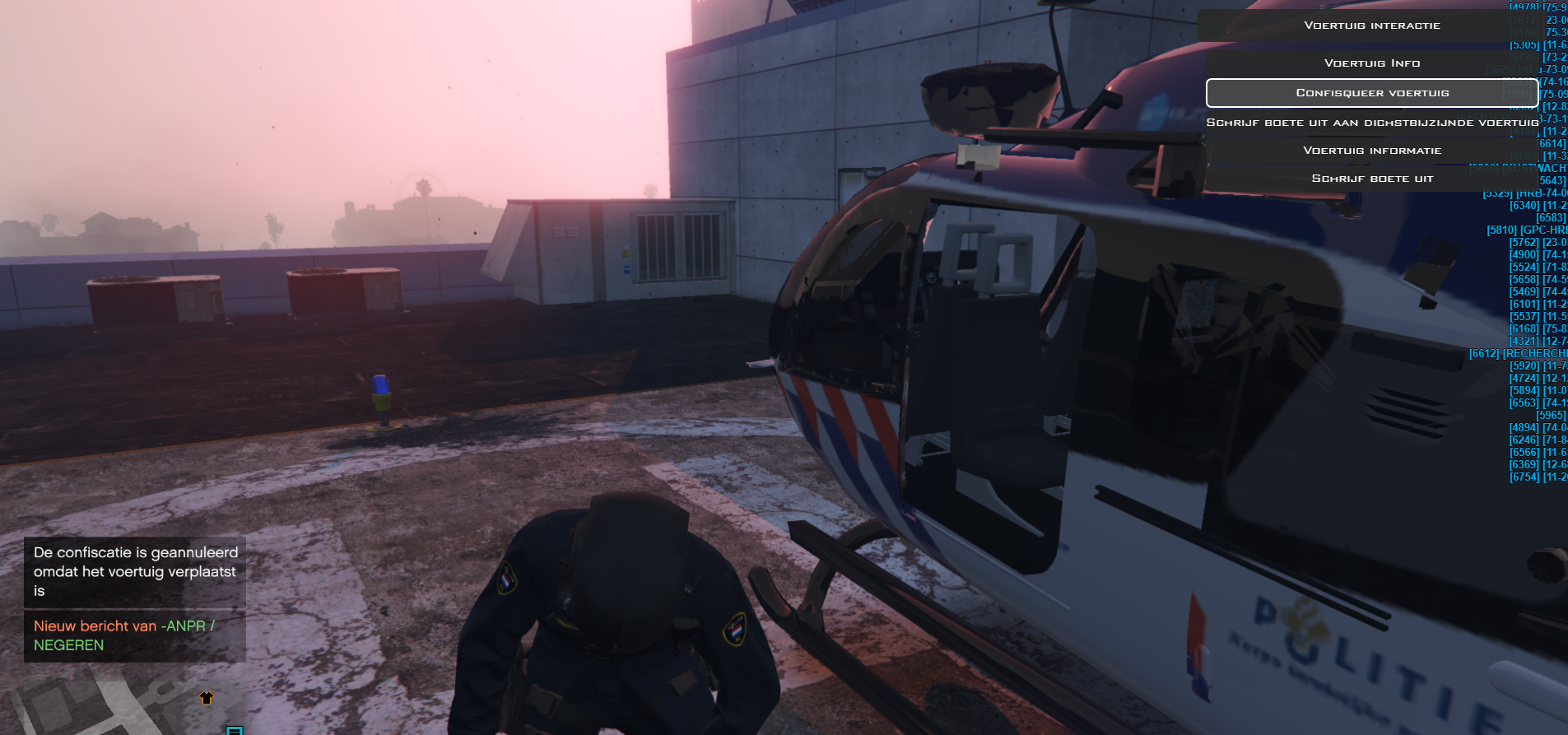Select the cyan radio icon near the minimap

235,729
